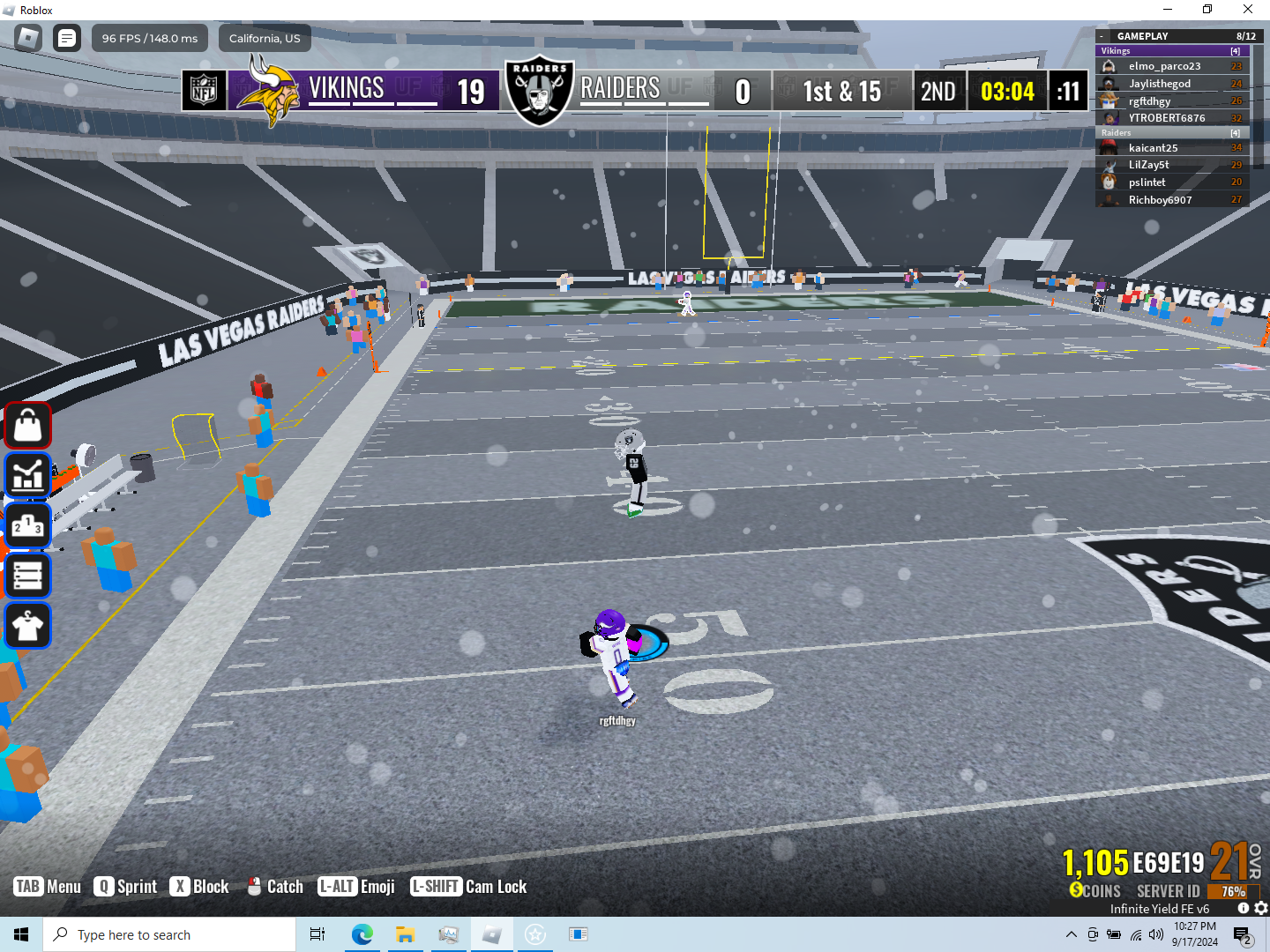
Task: Select player elmo_parco23 in the list
Action: 1164,66
